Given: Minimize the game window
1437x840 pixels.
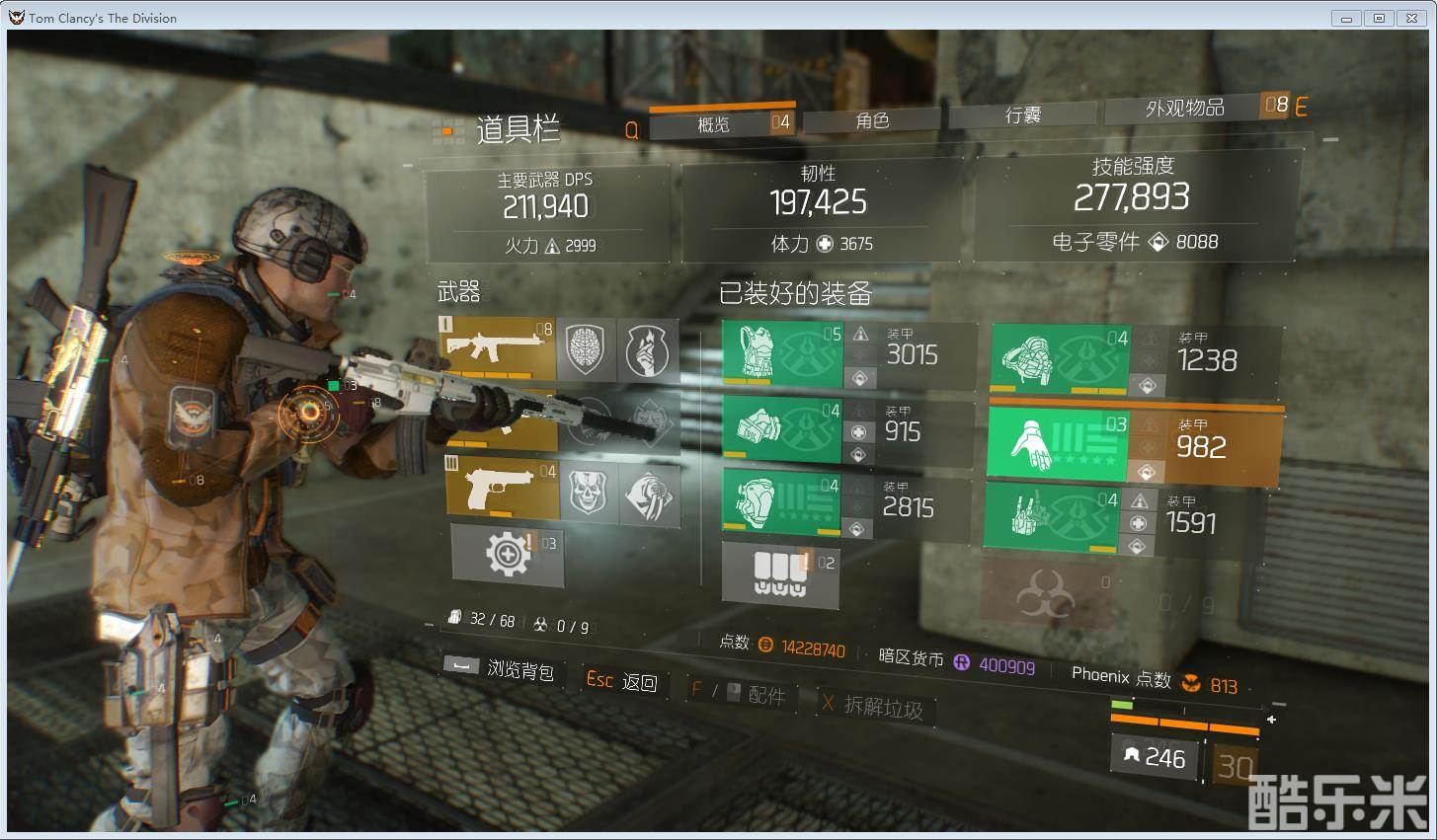Looking at the screenshot, I should [1346, 18].
